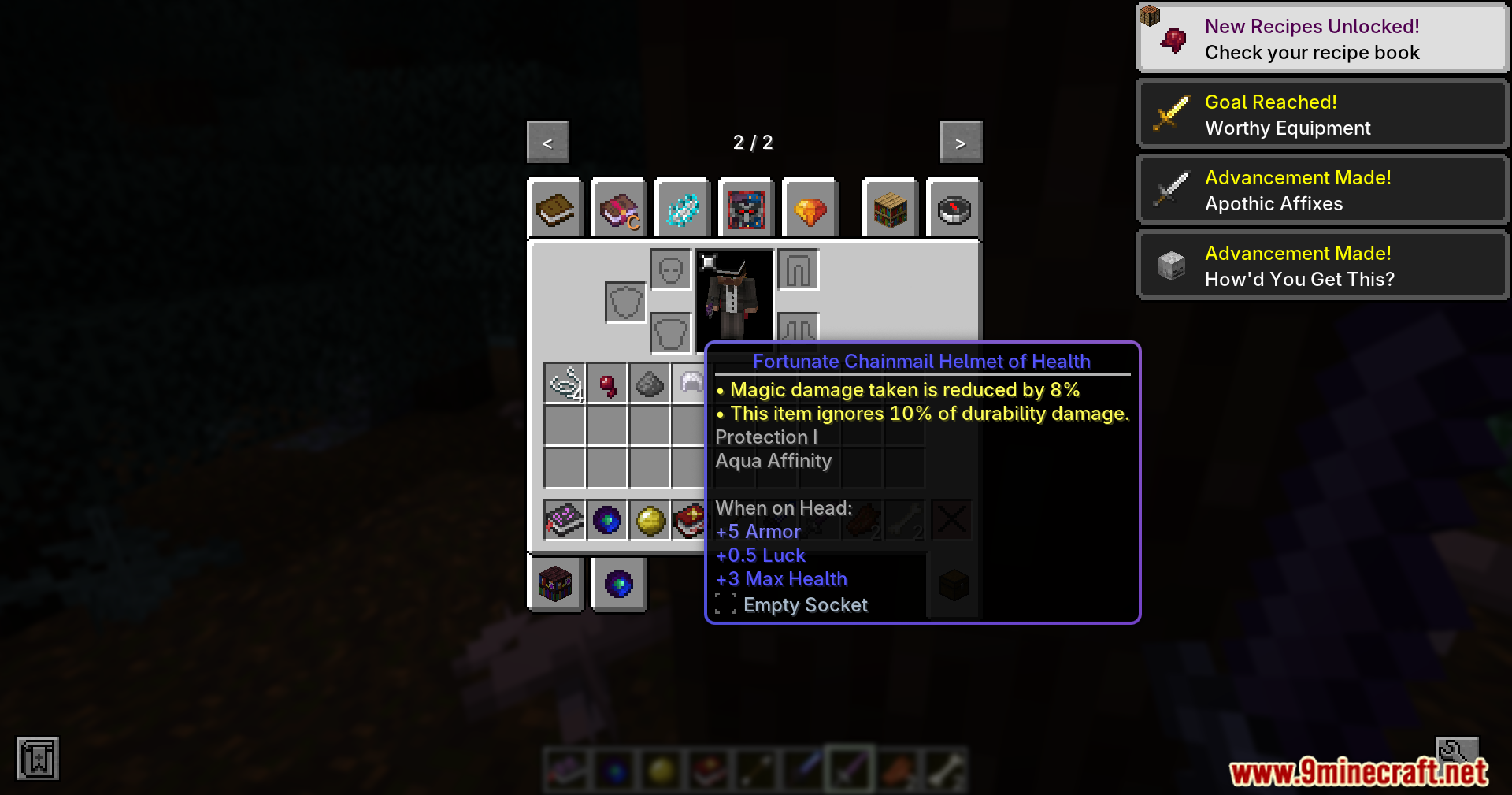The image size is (1512, 795).
Task: Open the blue crystal tab
Action: click(x=682, y=207)
